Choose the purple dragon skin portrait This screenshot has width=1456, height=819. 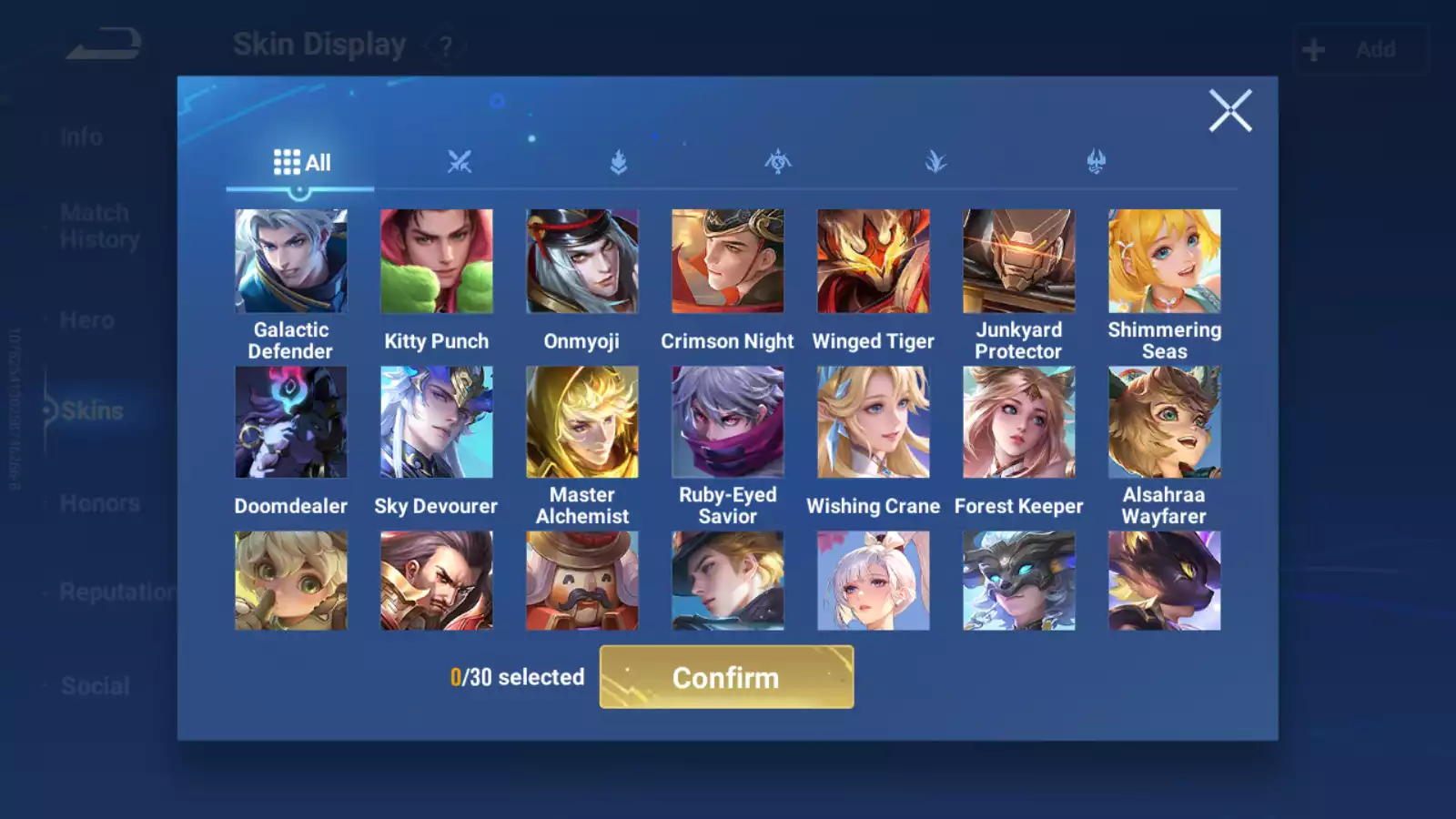[x=1165, y=581]
